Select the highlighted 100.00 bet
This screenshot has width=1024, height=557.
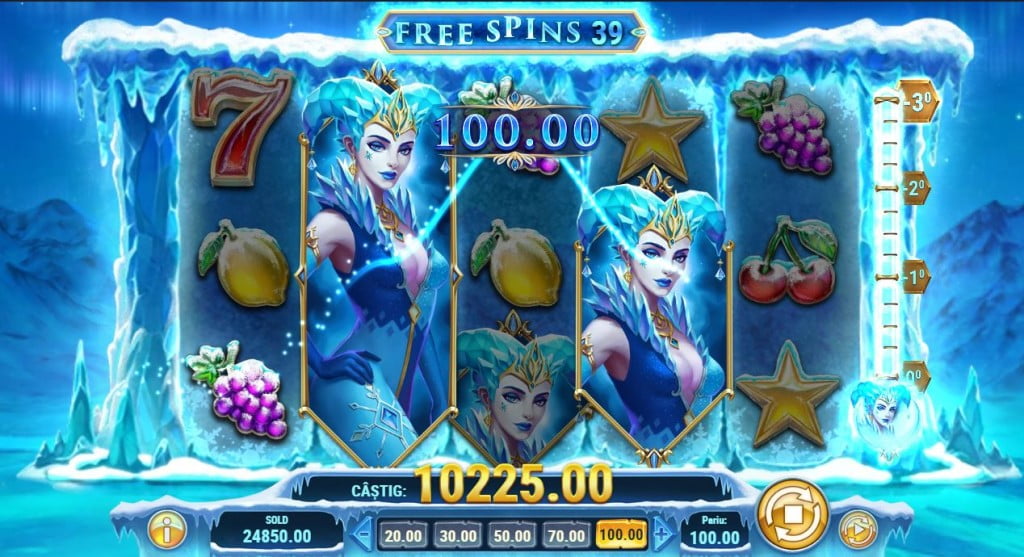tap(622, 533)
